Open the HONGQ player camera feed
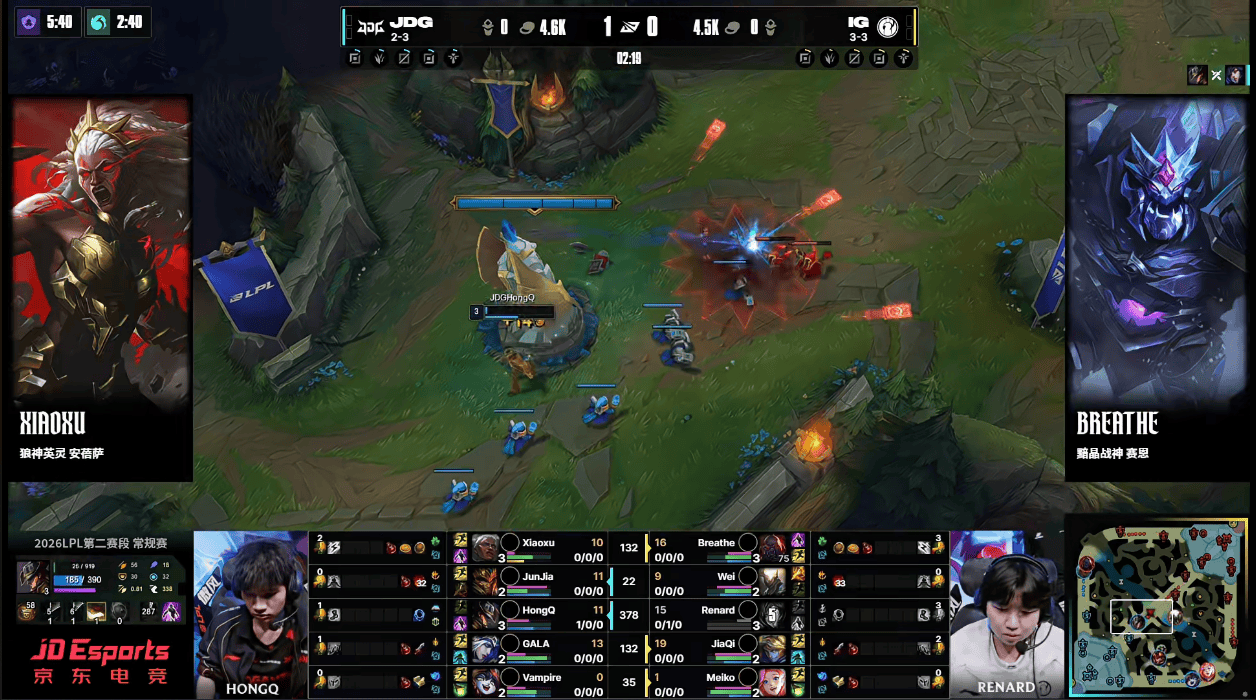1256x700 pixels. pyautogui.click(x=250, y=614)
